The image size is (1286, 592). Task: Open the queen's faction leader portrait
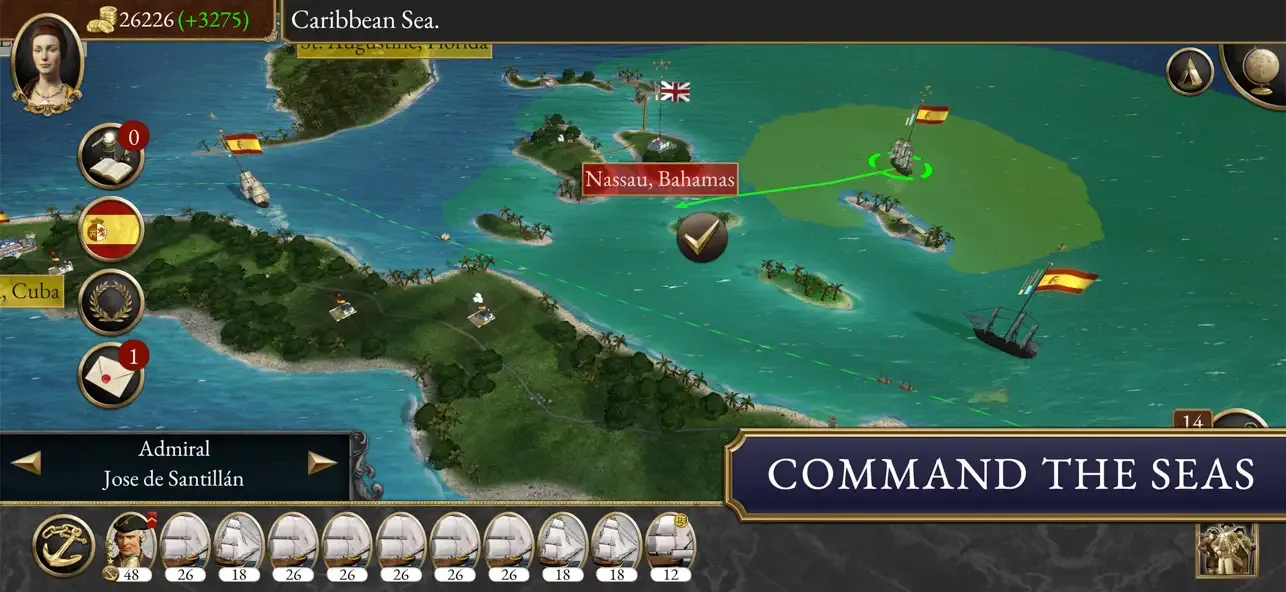46,58
